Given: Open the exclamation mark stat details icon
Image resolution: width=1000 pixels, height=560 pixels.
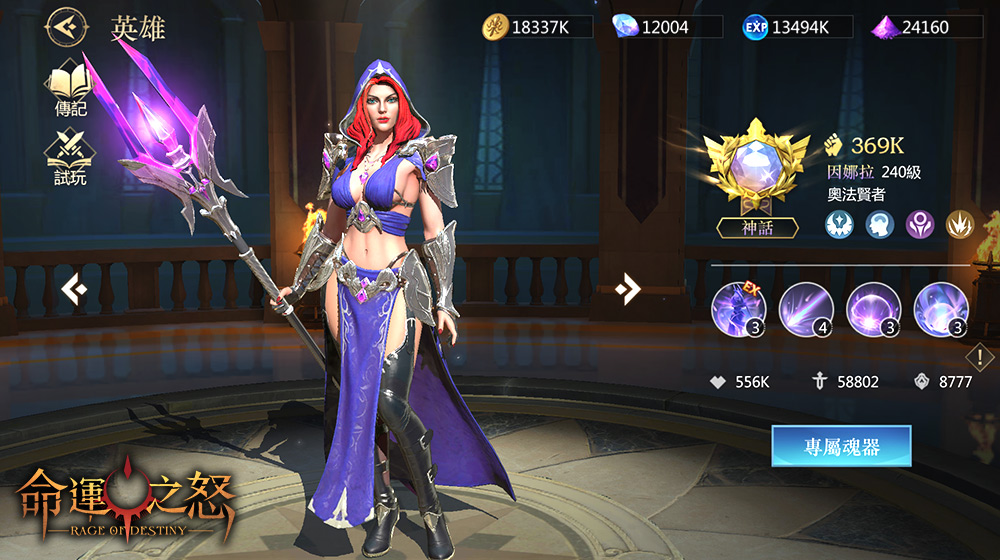Looking at the screenshot, I should coord(981,356).
